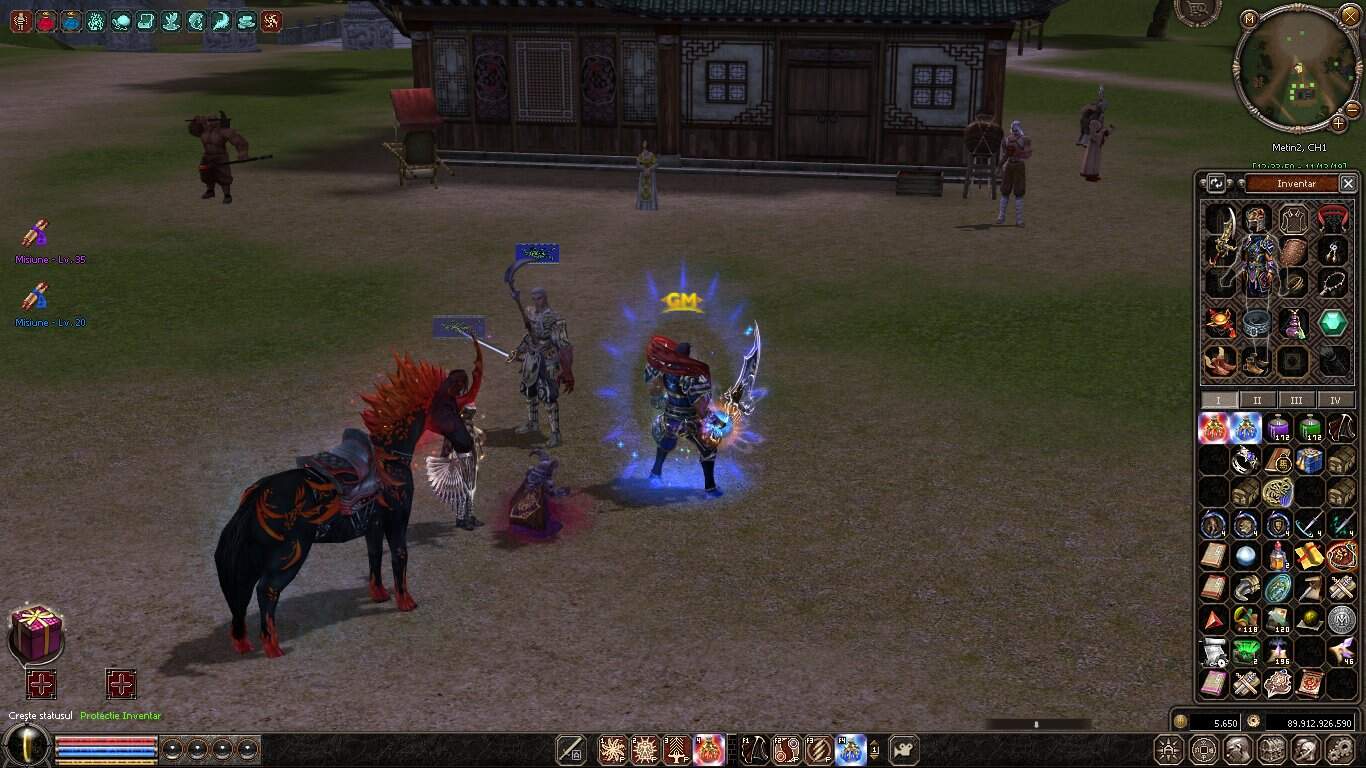Click the inventory refresh arrows button
Screen dimensions: 1366x768
[x=1216, y=184]
